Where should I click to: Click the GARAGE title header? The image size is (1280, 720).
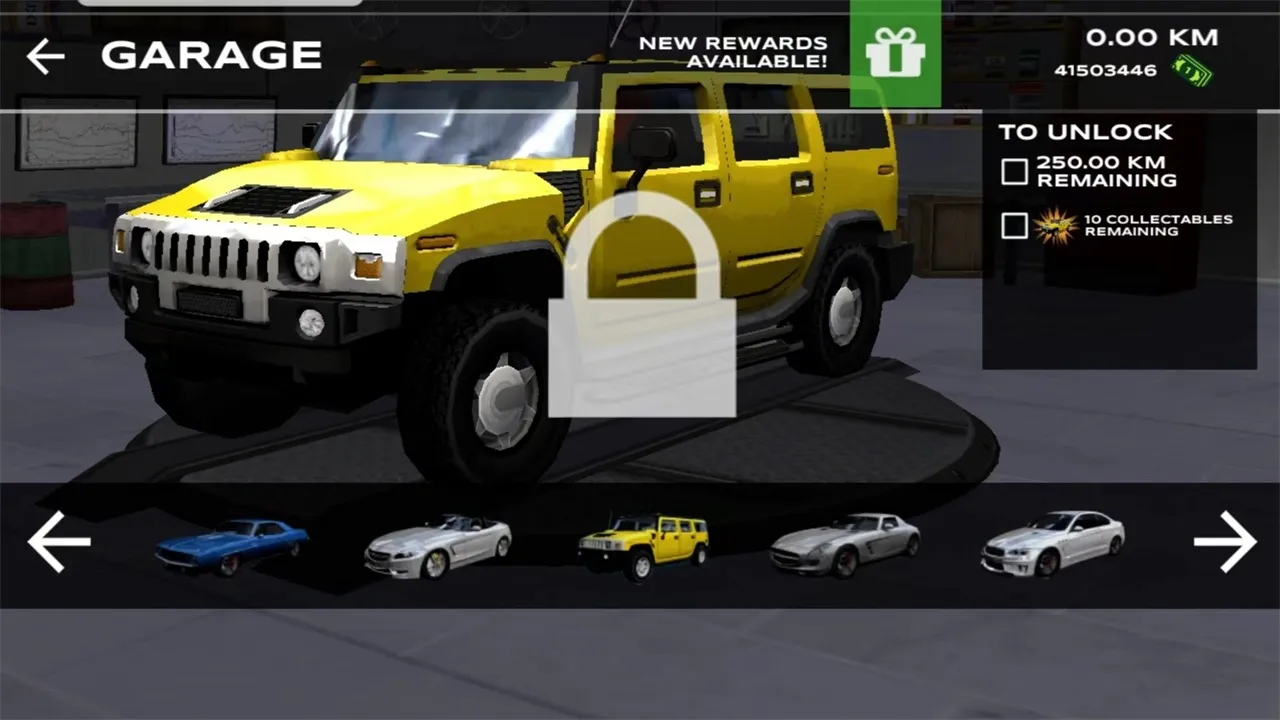211,56
